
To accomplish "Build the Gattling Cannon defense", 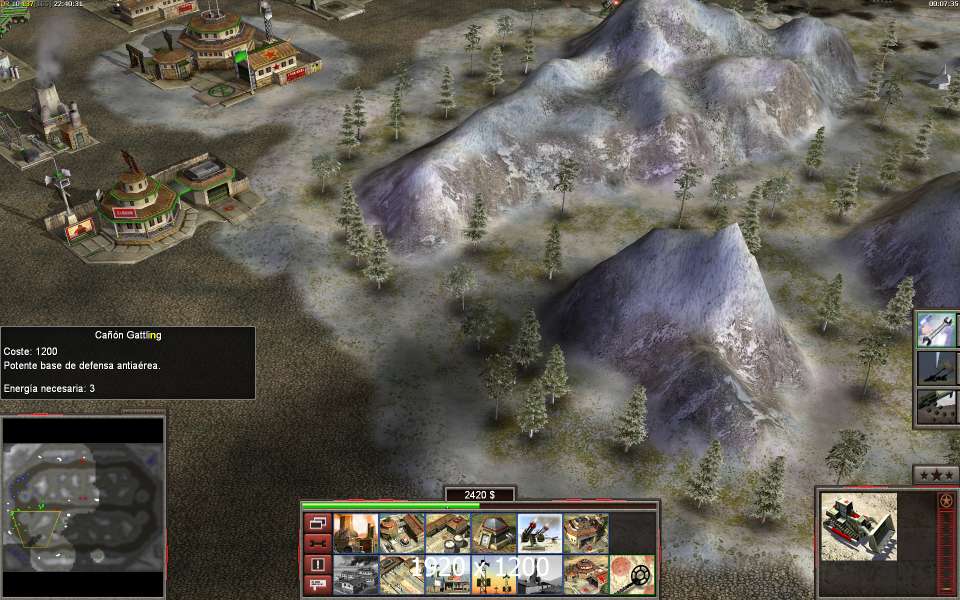I will (x=540, y=534).
